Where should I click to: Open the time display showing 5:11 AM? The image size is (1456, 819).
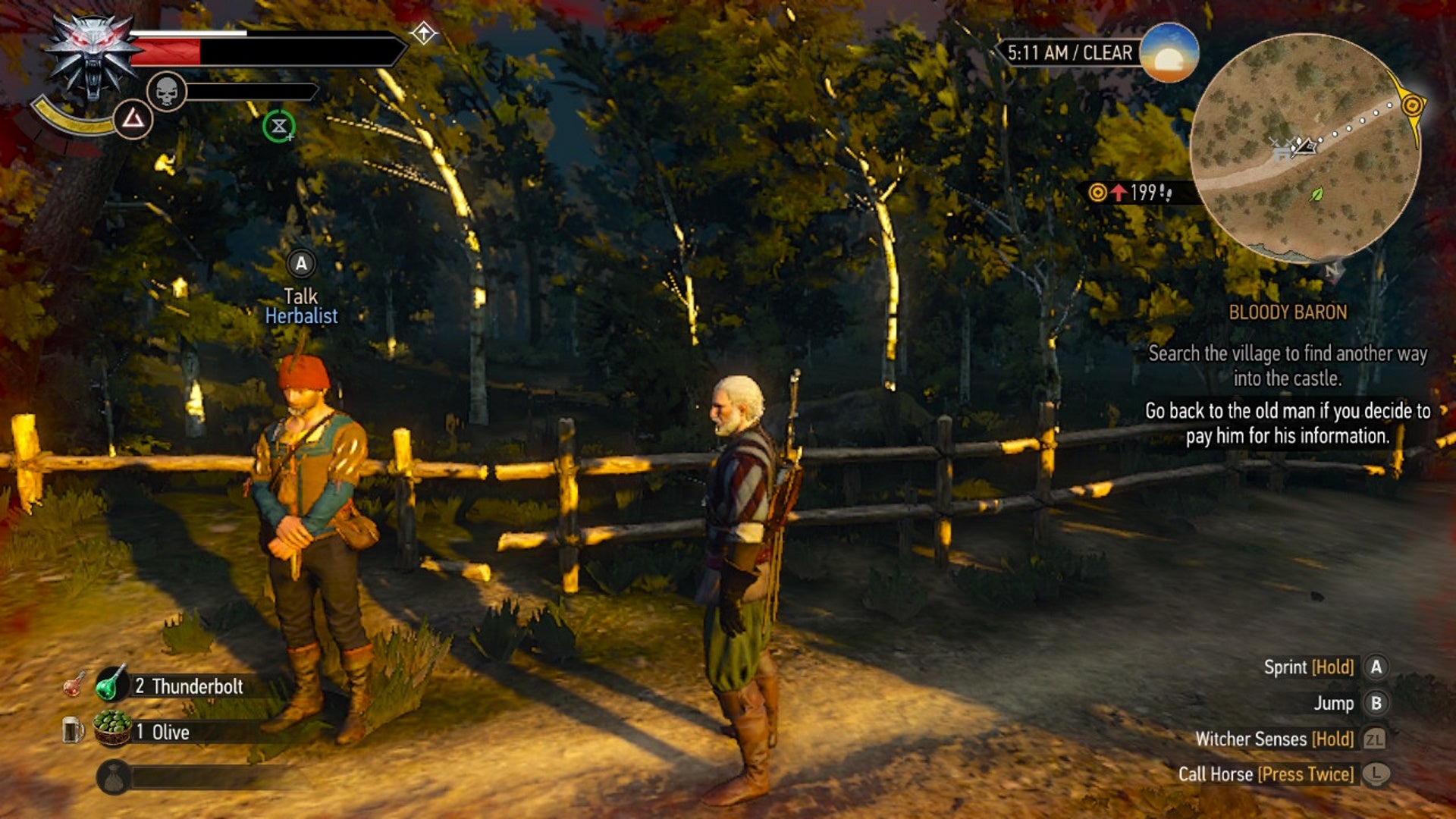pos(1069,53)
